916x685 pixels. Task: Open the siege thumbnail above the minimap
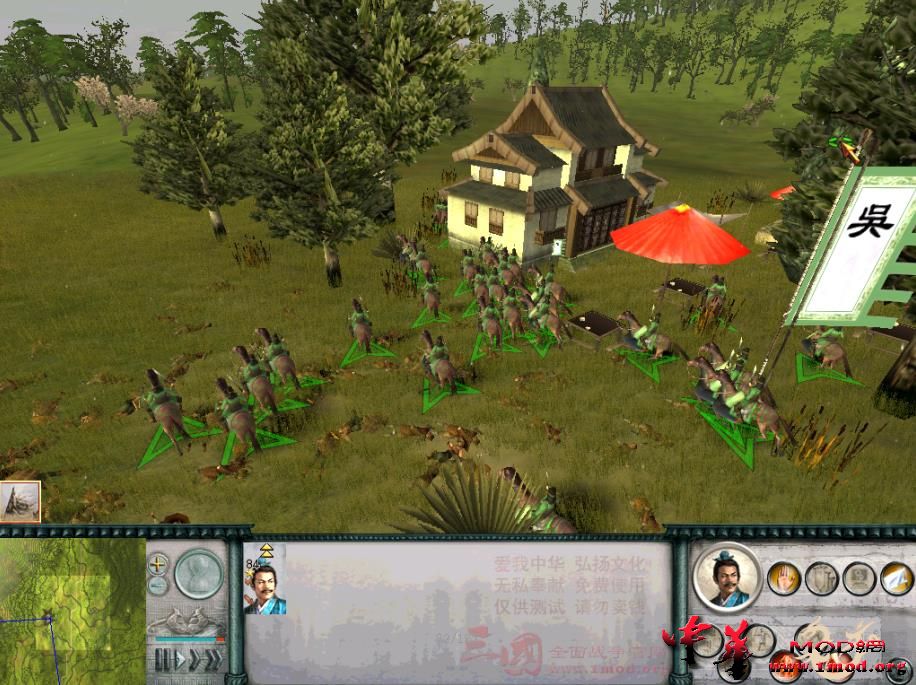(x=20, y=502)
